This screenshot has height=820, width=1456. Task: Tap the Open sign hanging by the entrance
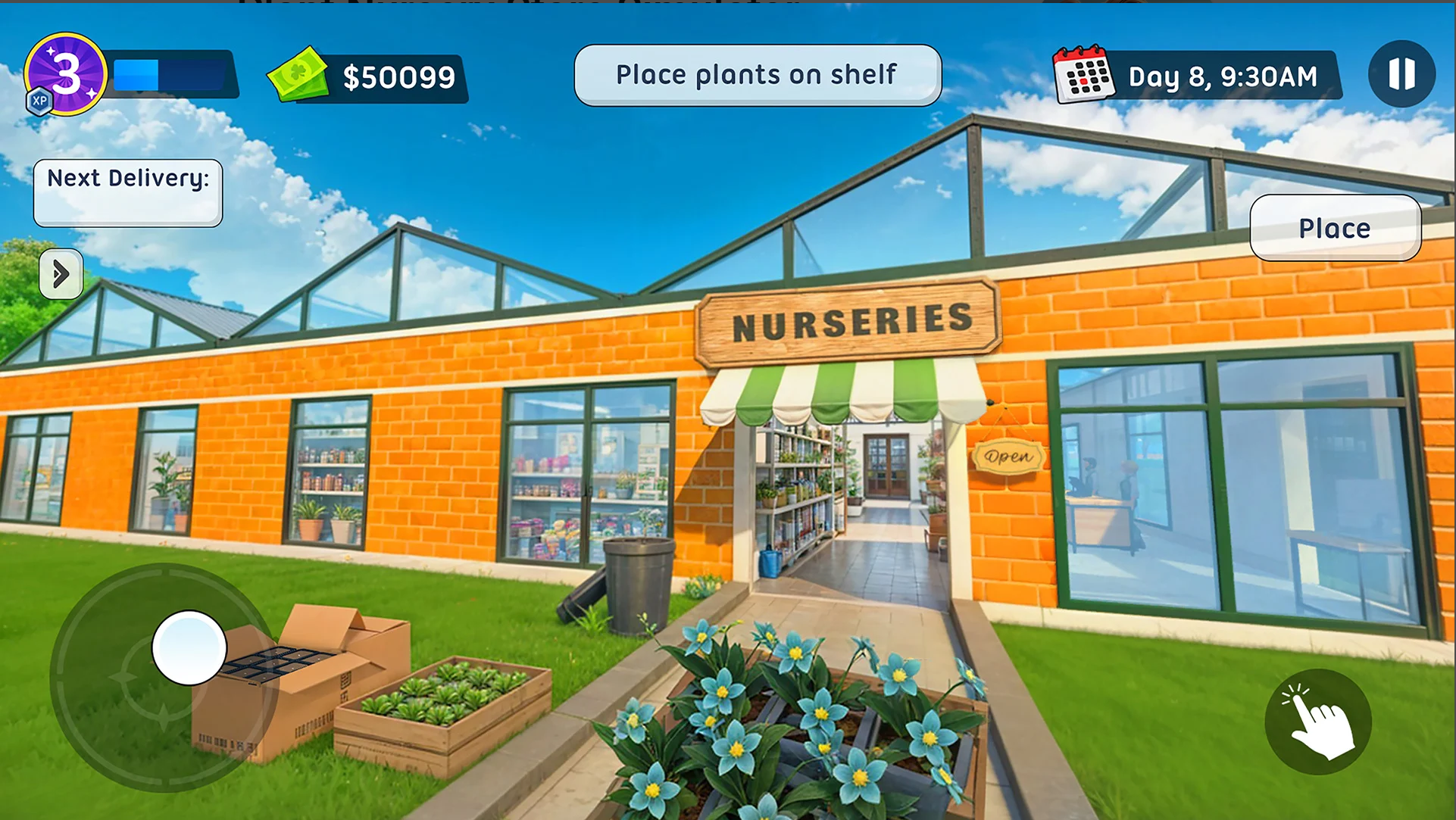(x=1008, y=457)
